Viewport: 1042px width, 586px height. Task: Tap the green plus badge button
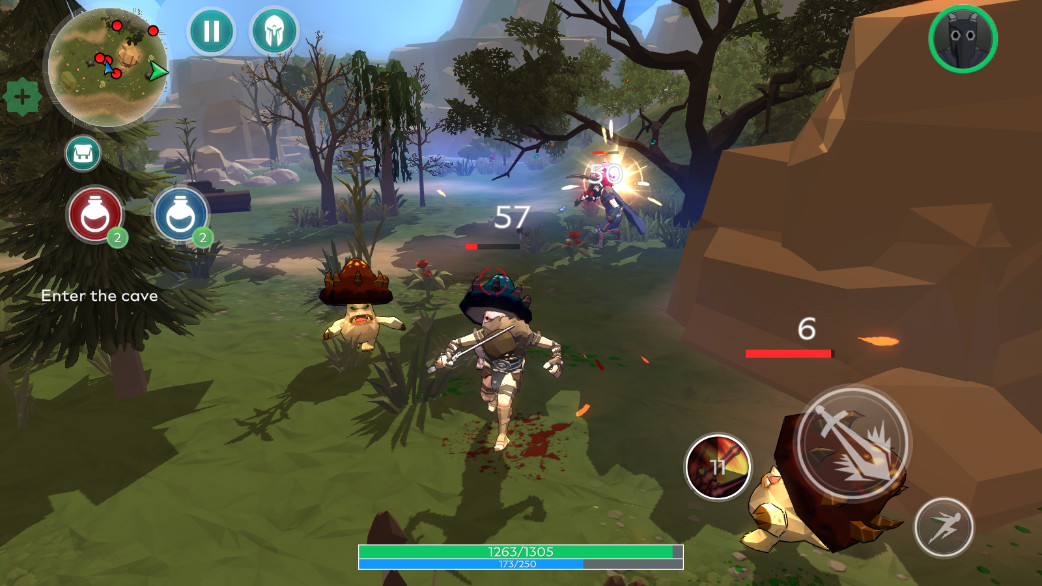pos(21,98)
